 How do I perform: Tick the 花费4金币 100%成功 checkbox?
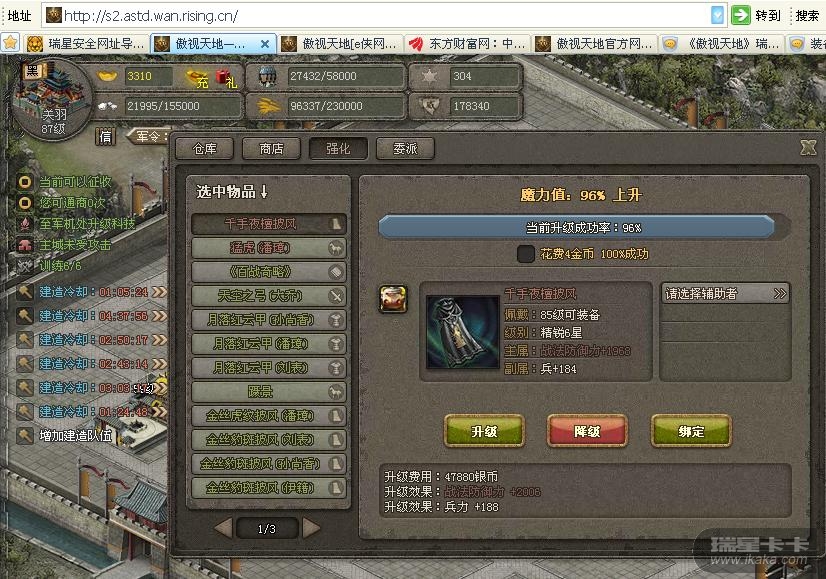coord(526,254)
